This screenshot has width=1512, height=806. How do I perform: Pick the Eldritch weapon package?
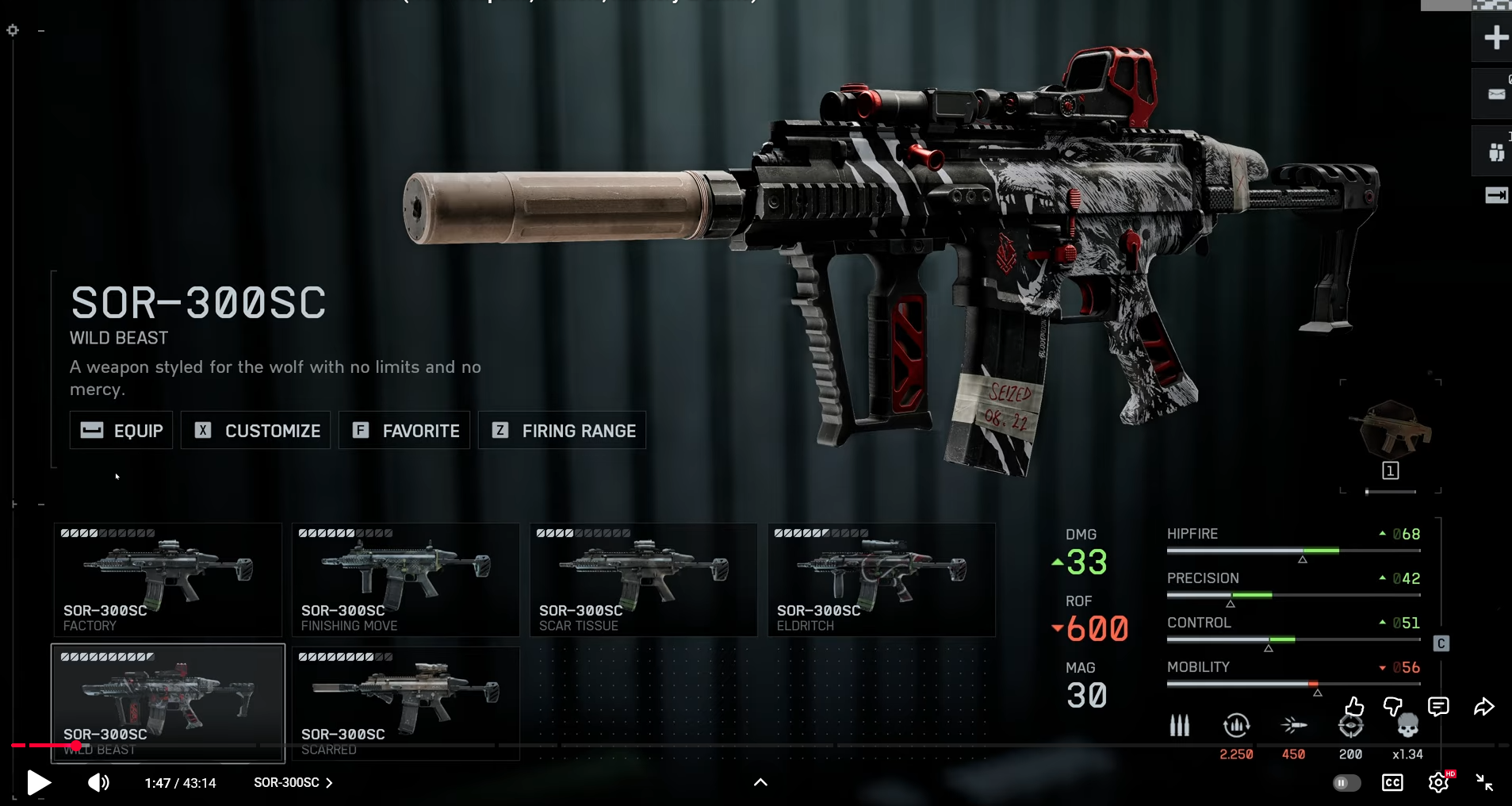click(881, 579)
